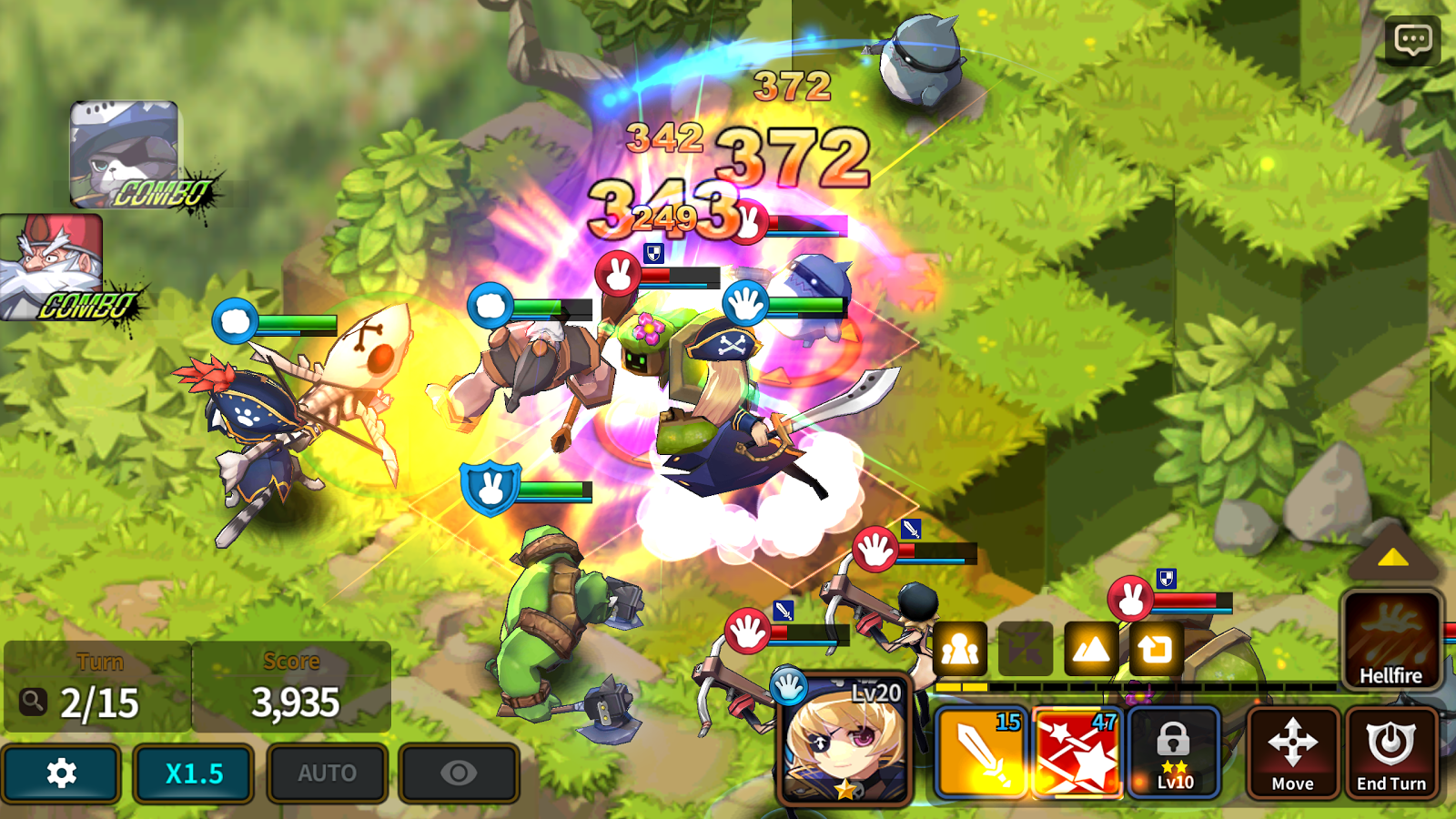
Task: Switch battle speed from X1.5
Action: click(193, 773)
